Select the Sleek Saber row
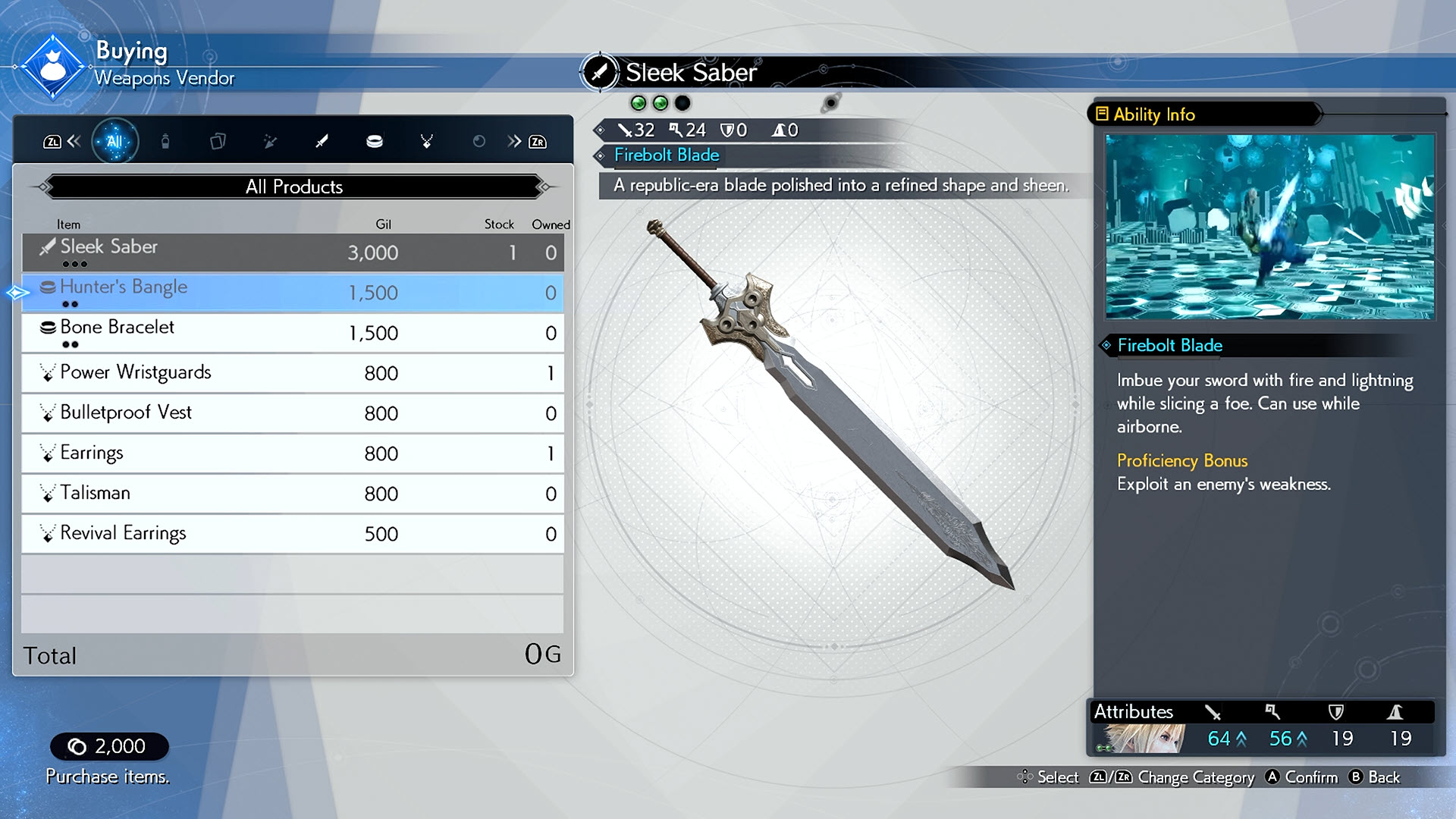Screen dimensions: 1456x819 coord(293,252)
